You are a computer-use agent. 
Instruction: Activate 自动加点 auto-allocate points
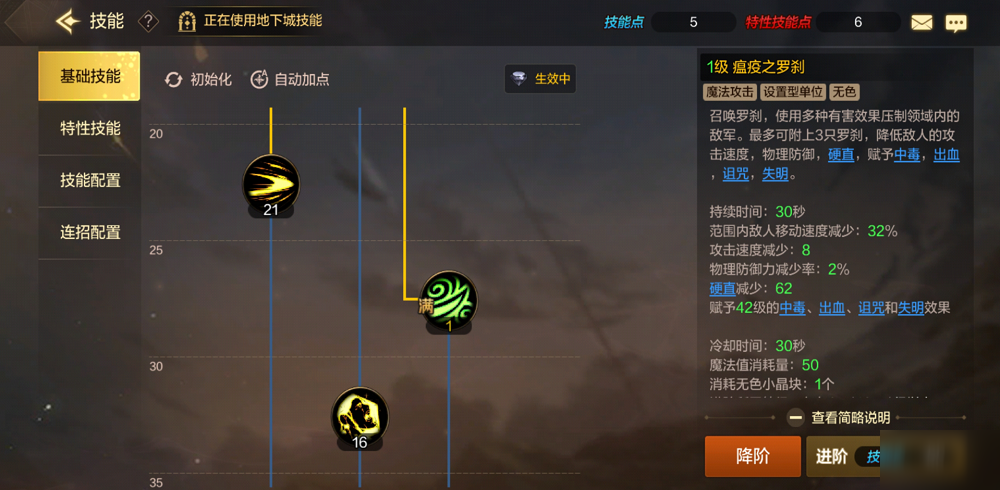(x=289, y=79)
